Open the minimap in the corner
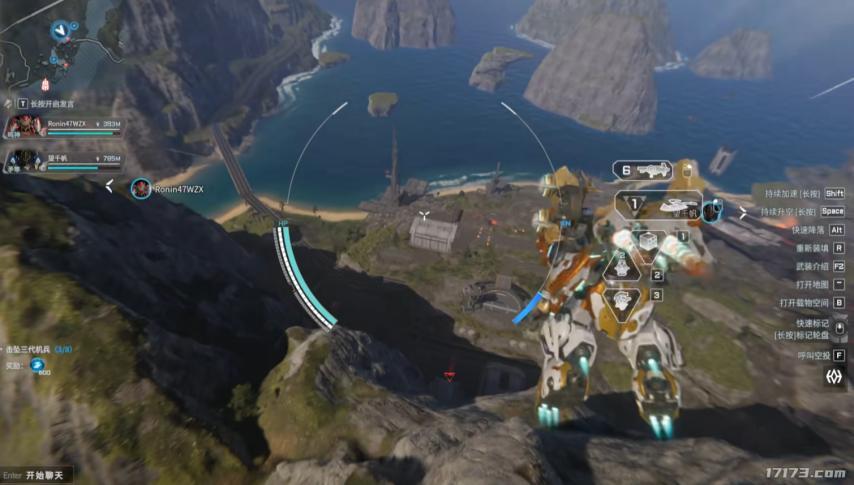Screen dimensions: 854x485 [x=55, y=40]
